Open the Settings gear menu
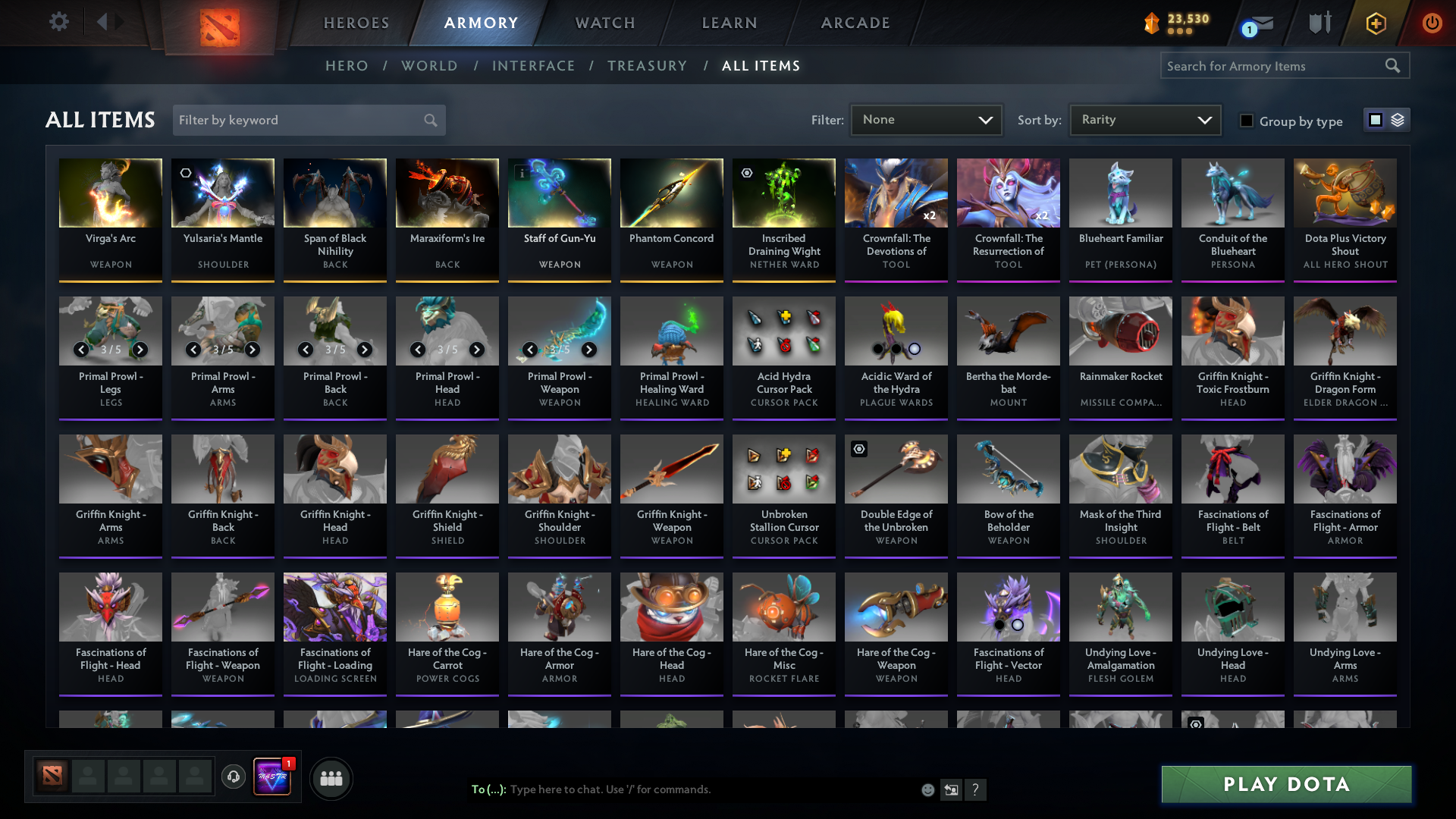Screen dimensions: 1456x819 tap(59, 22)
